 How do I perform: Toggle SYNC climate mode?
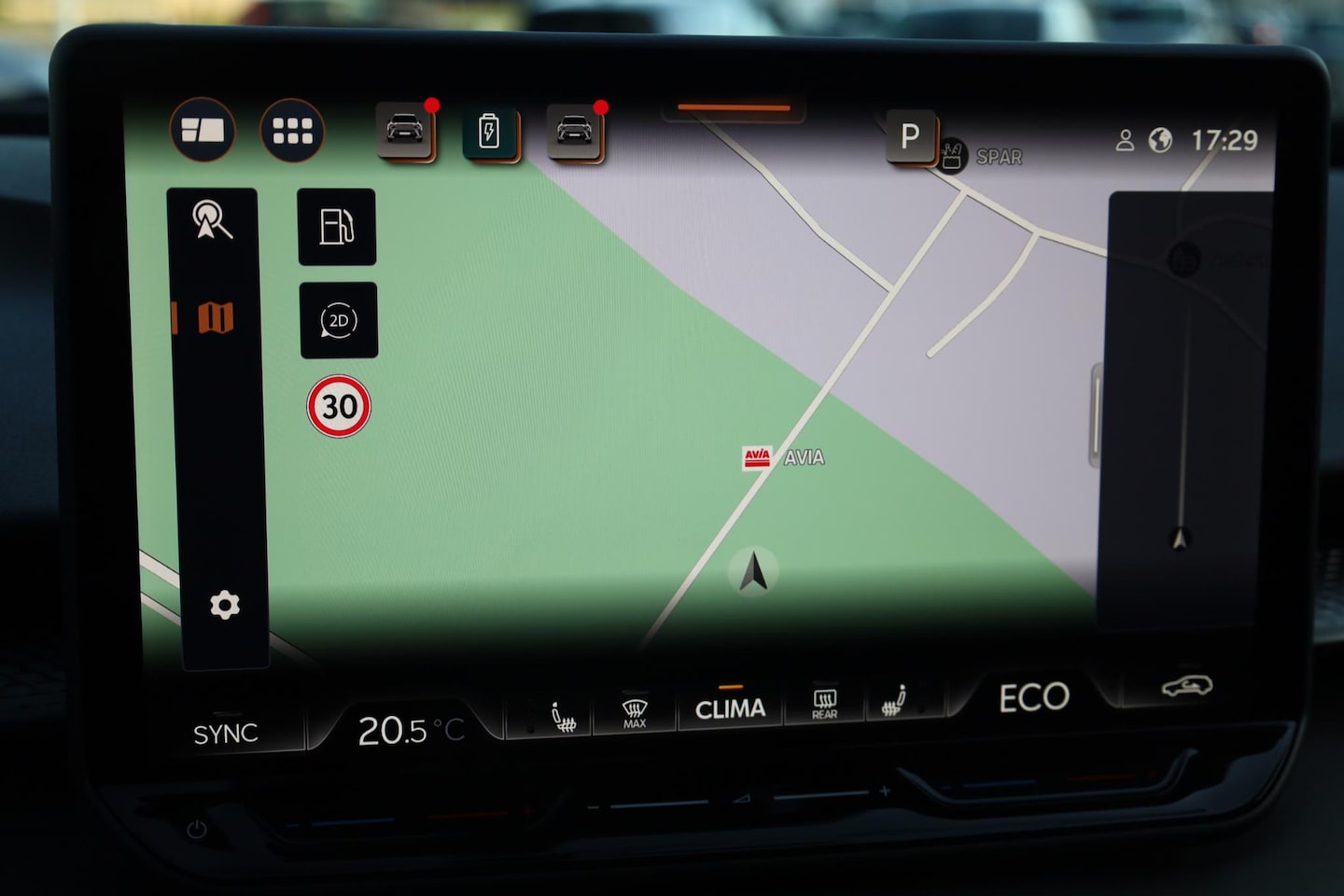click(225, 735)
